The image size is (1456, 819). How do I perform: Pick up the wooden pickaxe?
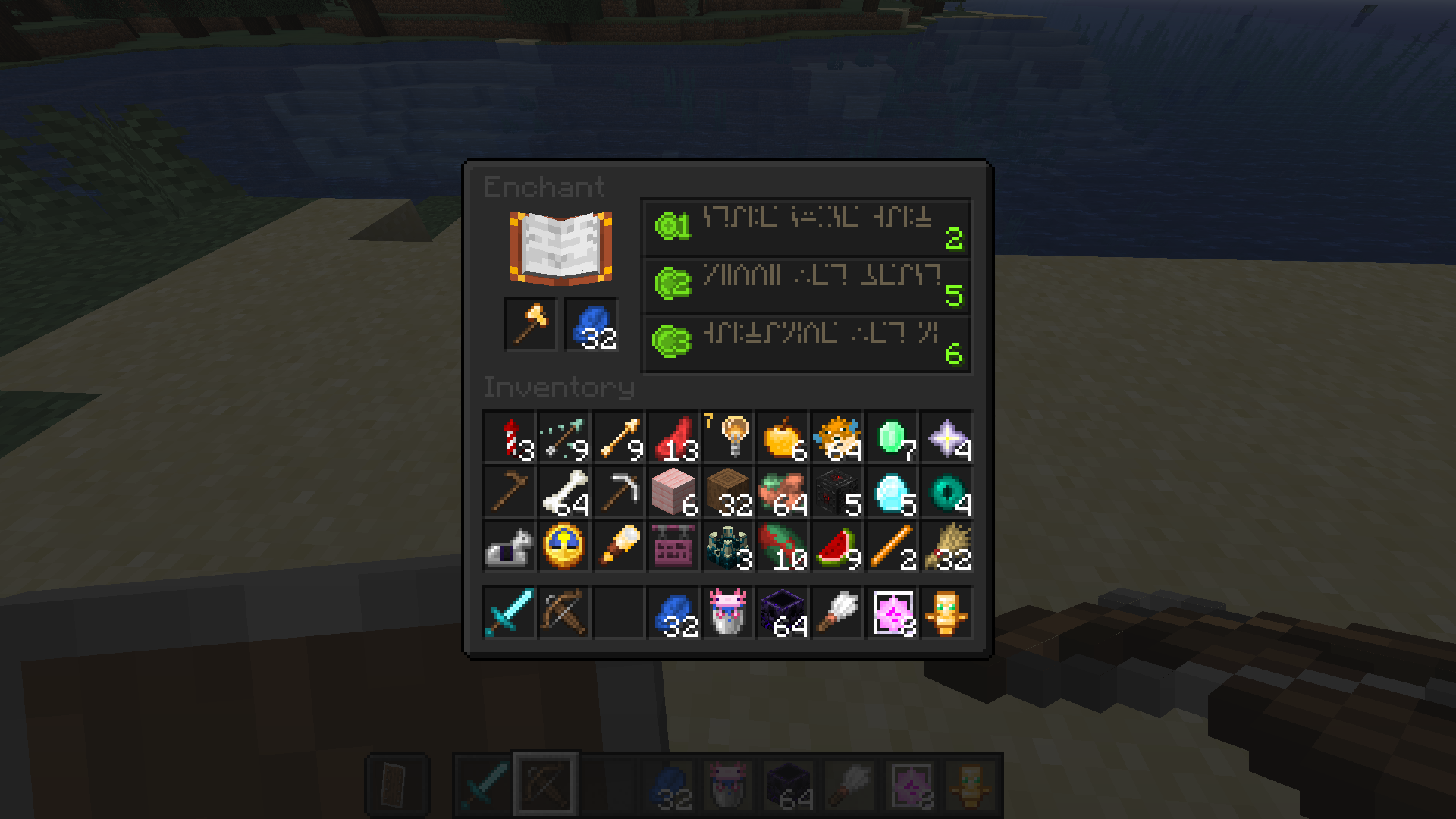click(x=508, y=491)
